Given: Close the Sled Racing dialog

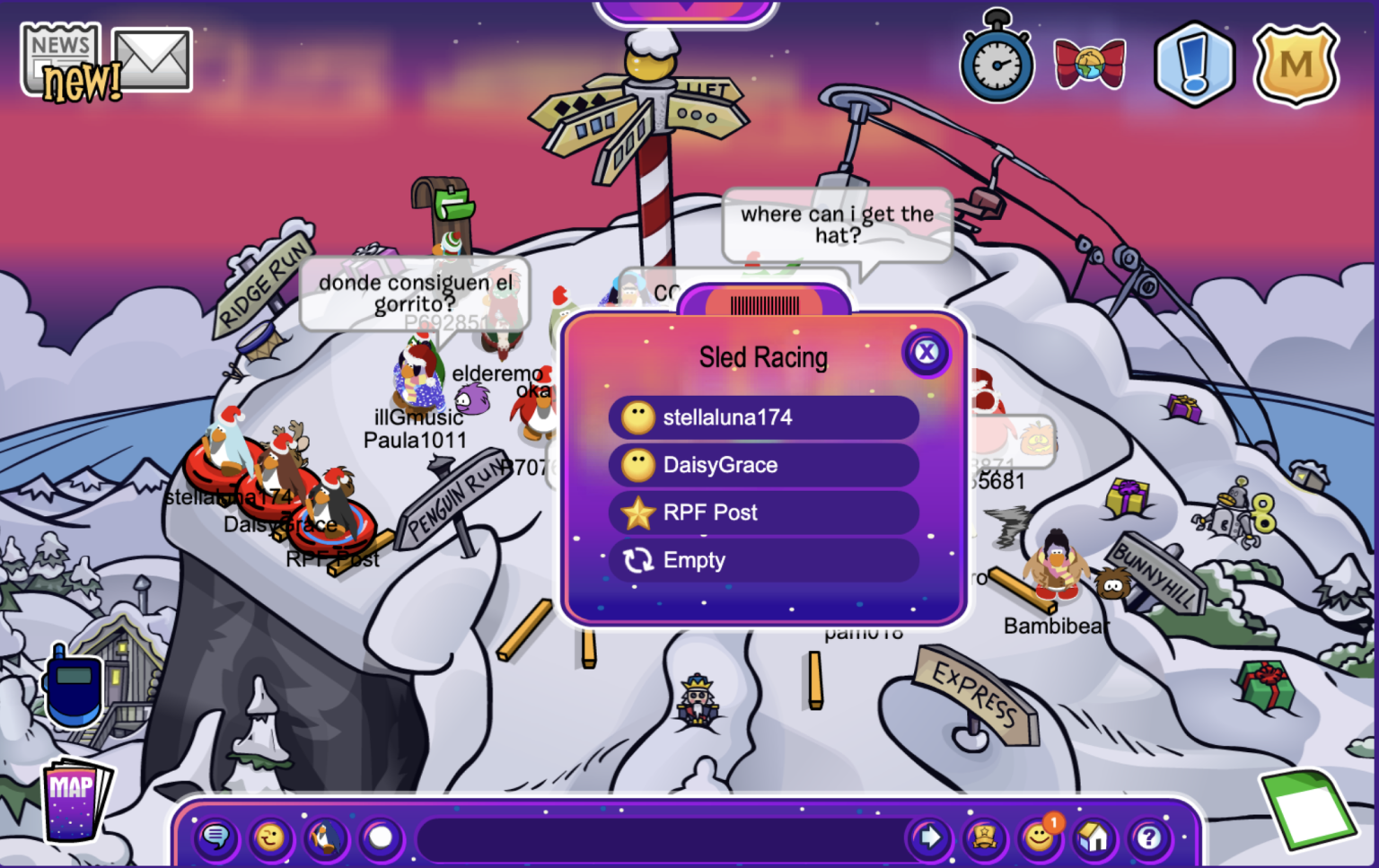Looking at the screenshot, I should (x=926, y=353).
